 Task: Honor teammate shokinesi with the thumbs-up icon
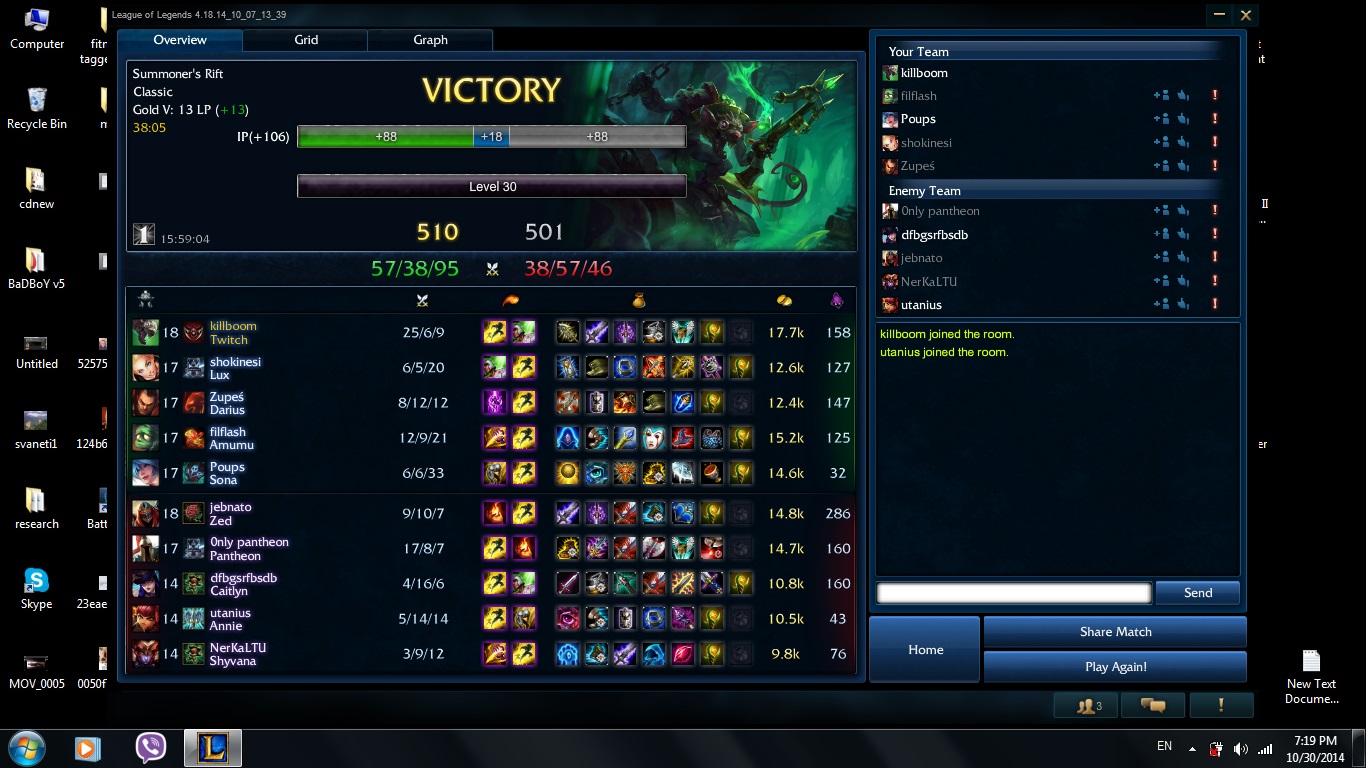1183,143
